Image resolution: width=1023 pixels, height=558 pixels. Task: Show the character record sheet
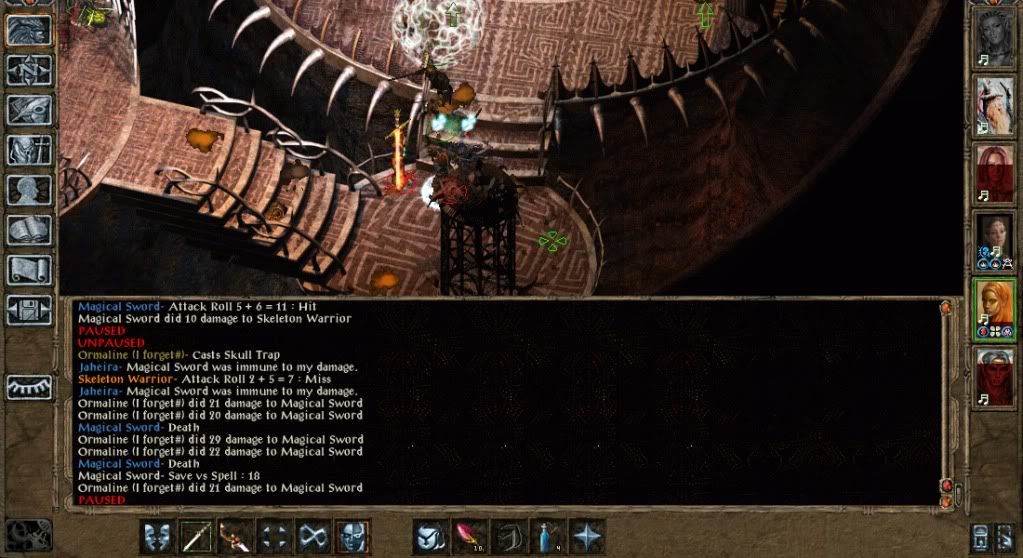pos(29,190)
